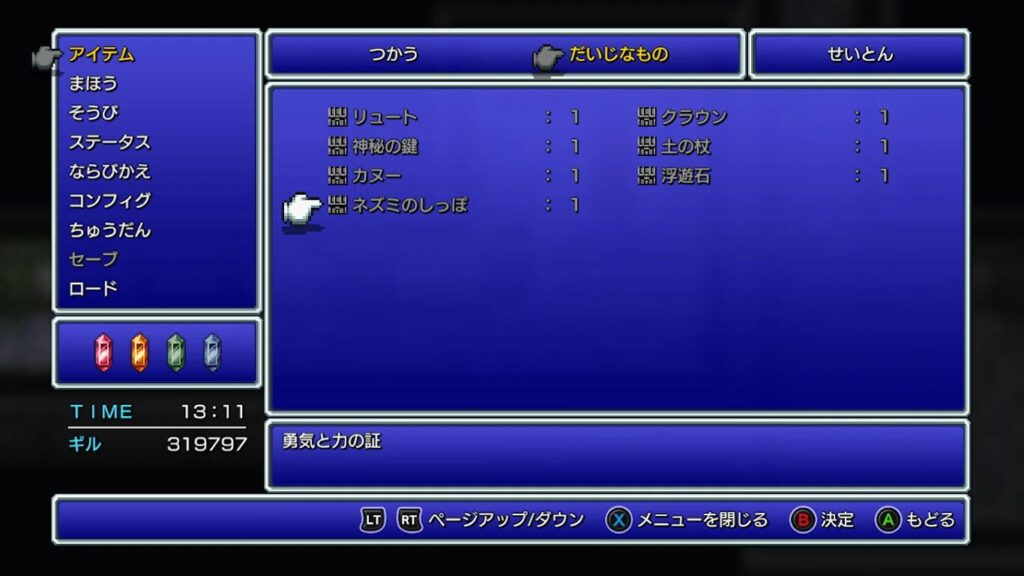Choose ちゅうだん in the side menu
The height and width of the screenshot is (576, 1024).
click(109, 230)
